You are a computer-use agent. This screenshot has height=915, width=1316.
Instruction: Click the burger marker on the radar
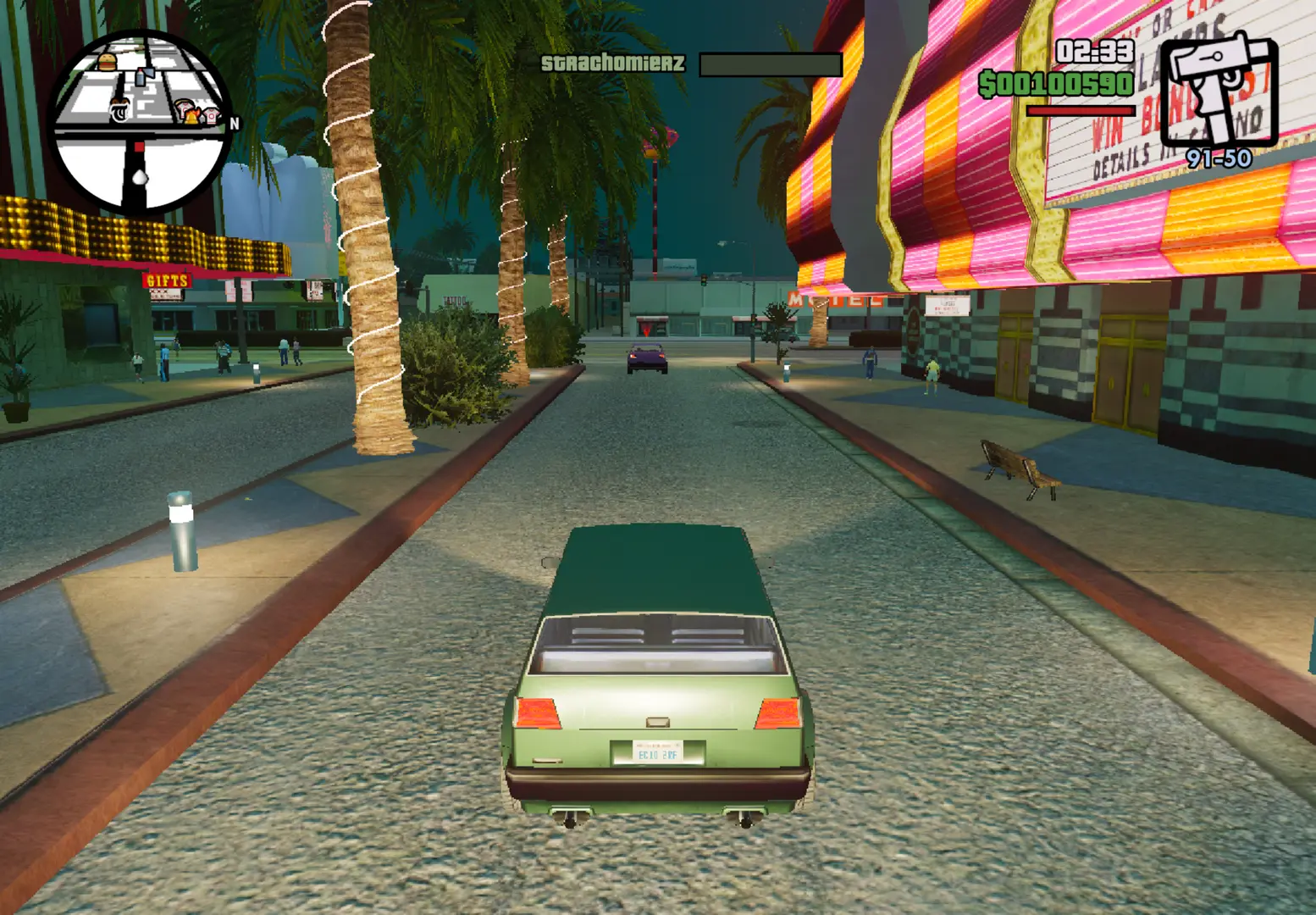click(x=107, y=62)
